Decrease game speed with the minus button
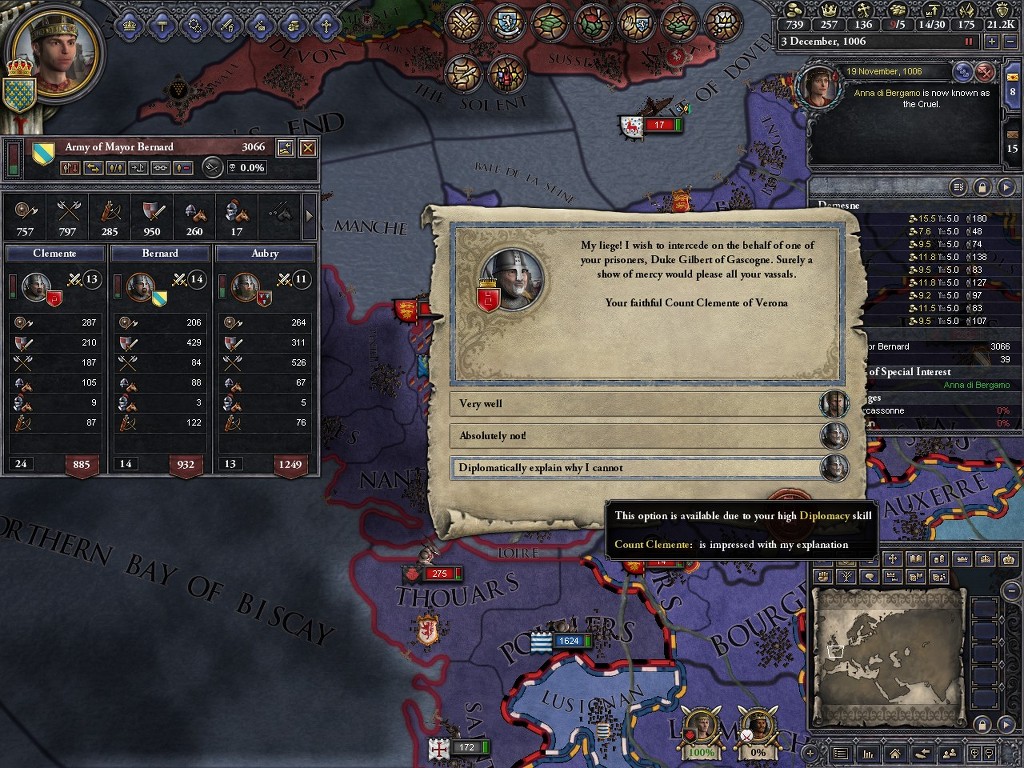 coord(1009,42)
